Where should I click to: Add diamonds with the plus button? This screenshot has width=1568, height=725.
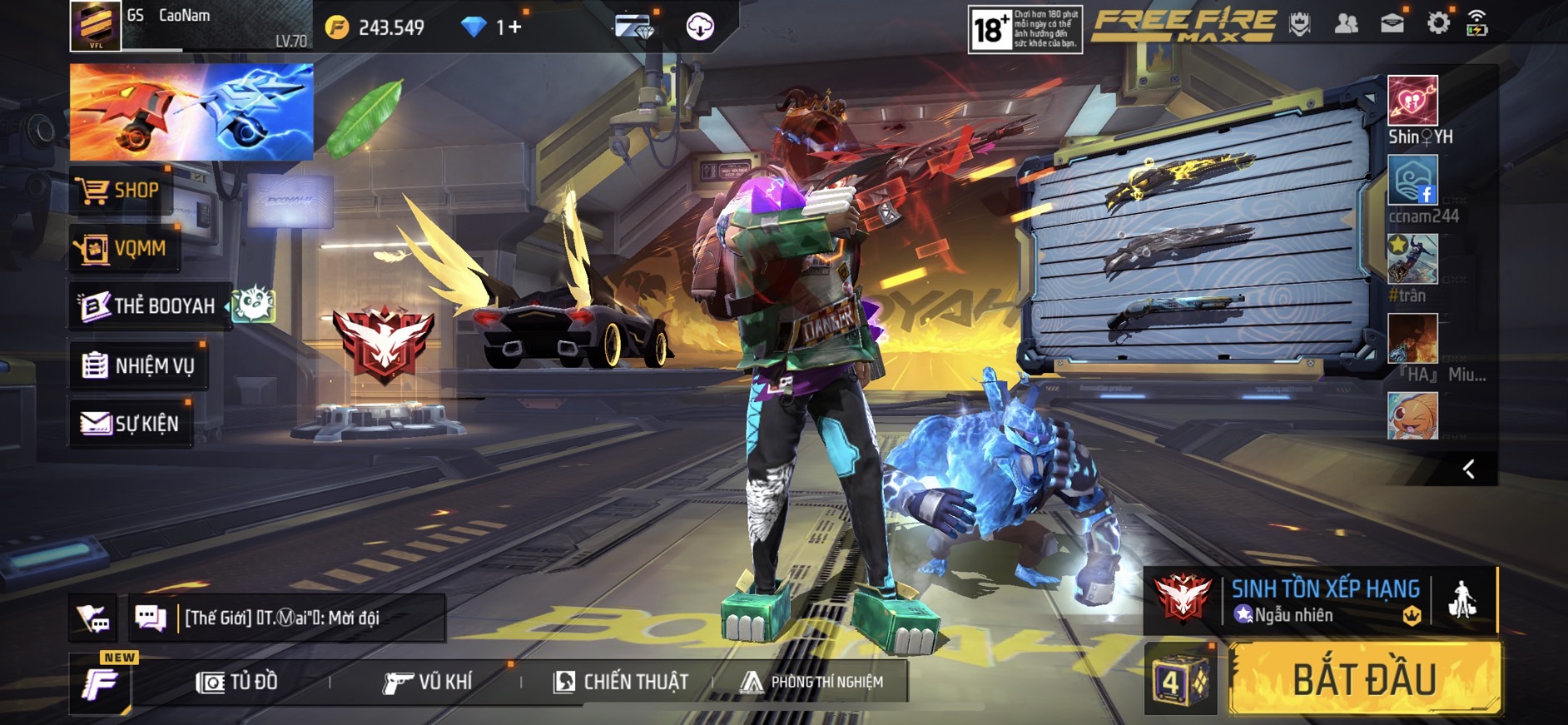(514, 27)
